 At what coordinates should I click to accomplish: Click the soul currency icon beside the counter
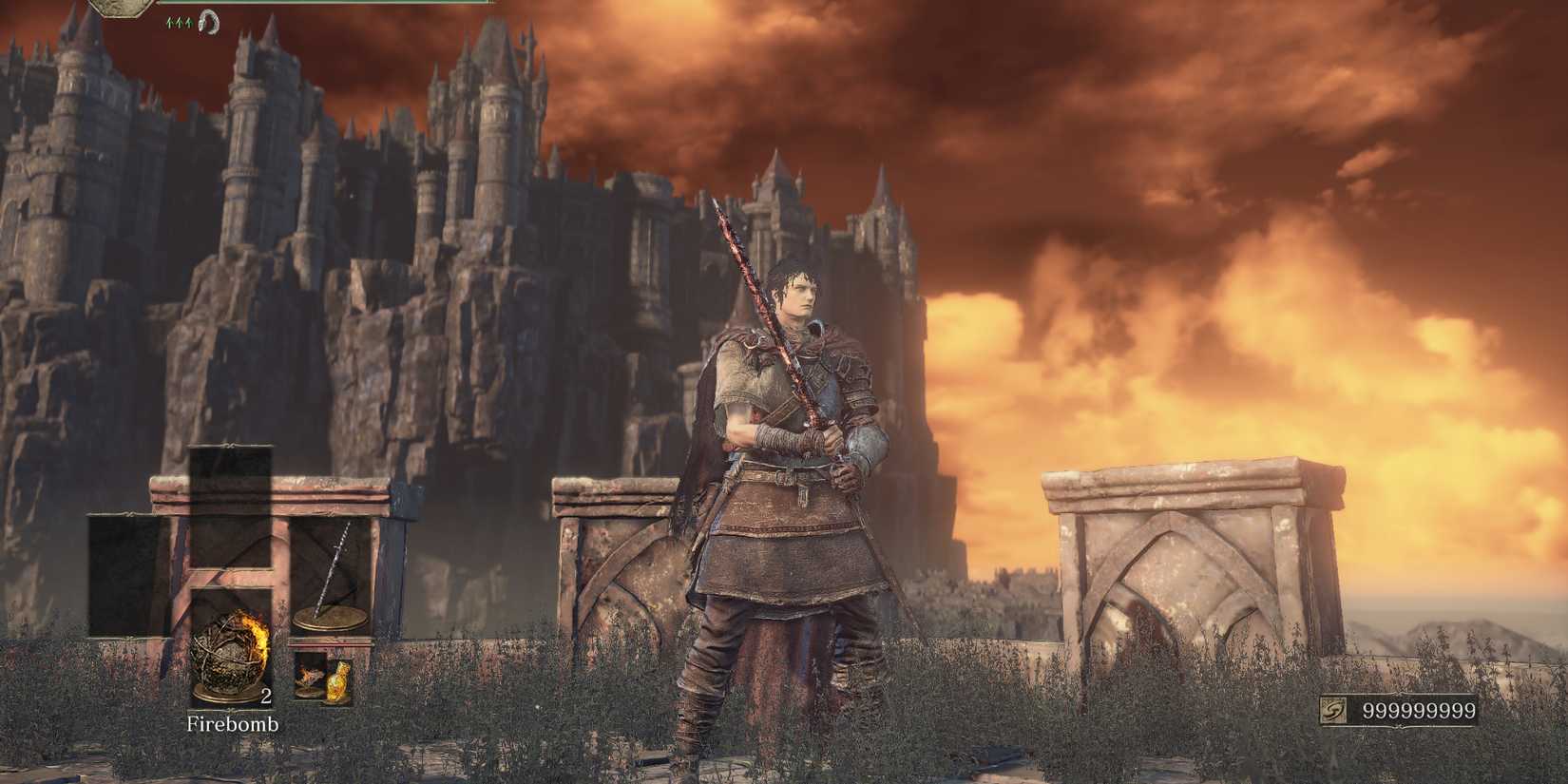point(1333,709)
